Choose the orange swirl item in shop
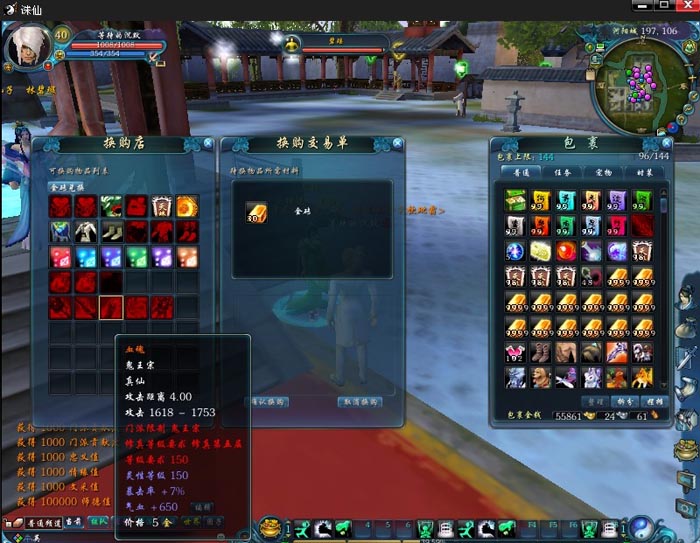 tap(187, 207)
